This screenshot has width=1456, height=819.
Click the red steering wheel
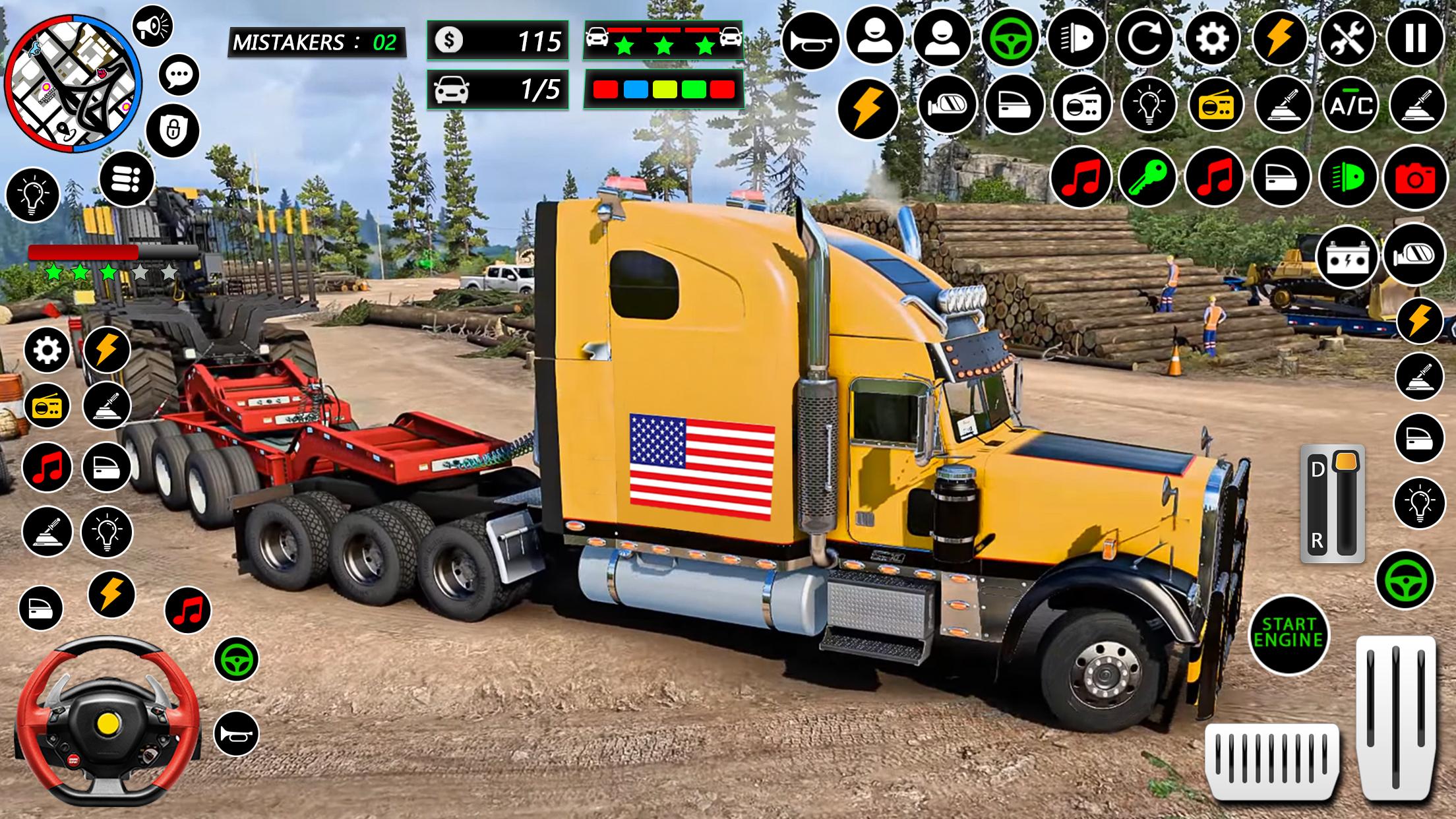[x=107, y=721]
